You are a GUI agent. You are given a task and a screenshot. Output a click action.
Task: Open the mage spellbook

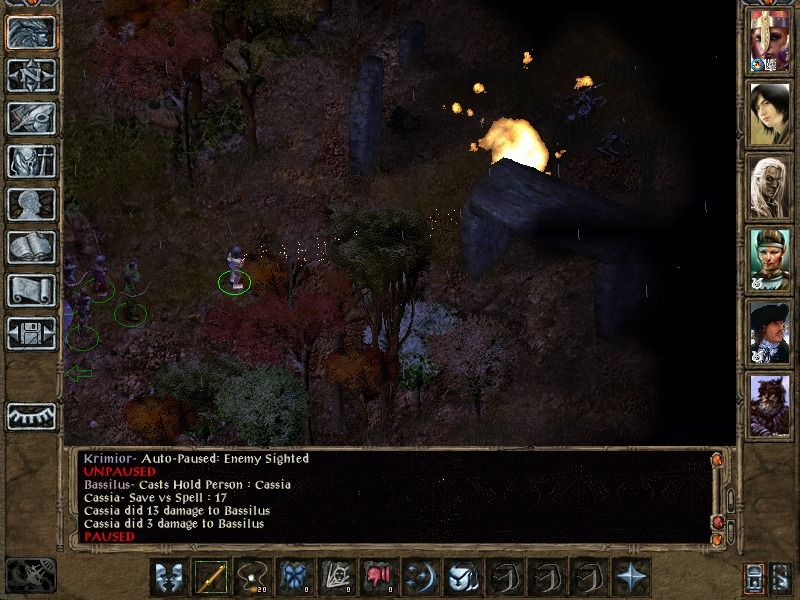(x=31, y=247)
